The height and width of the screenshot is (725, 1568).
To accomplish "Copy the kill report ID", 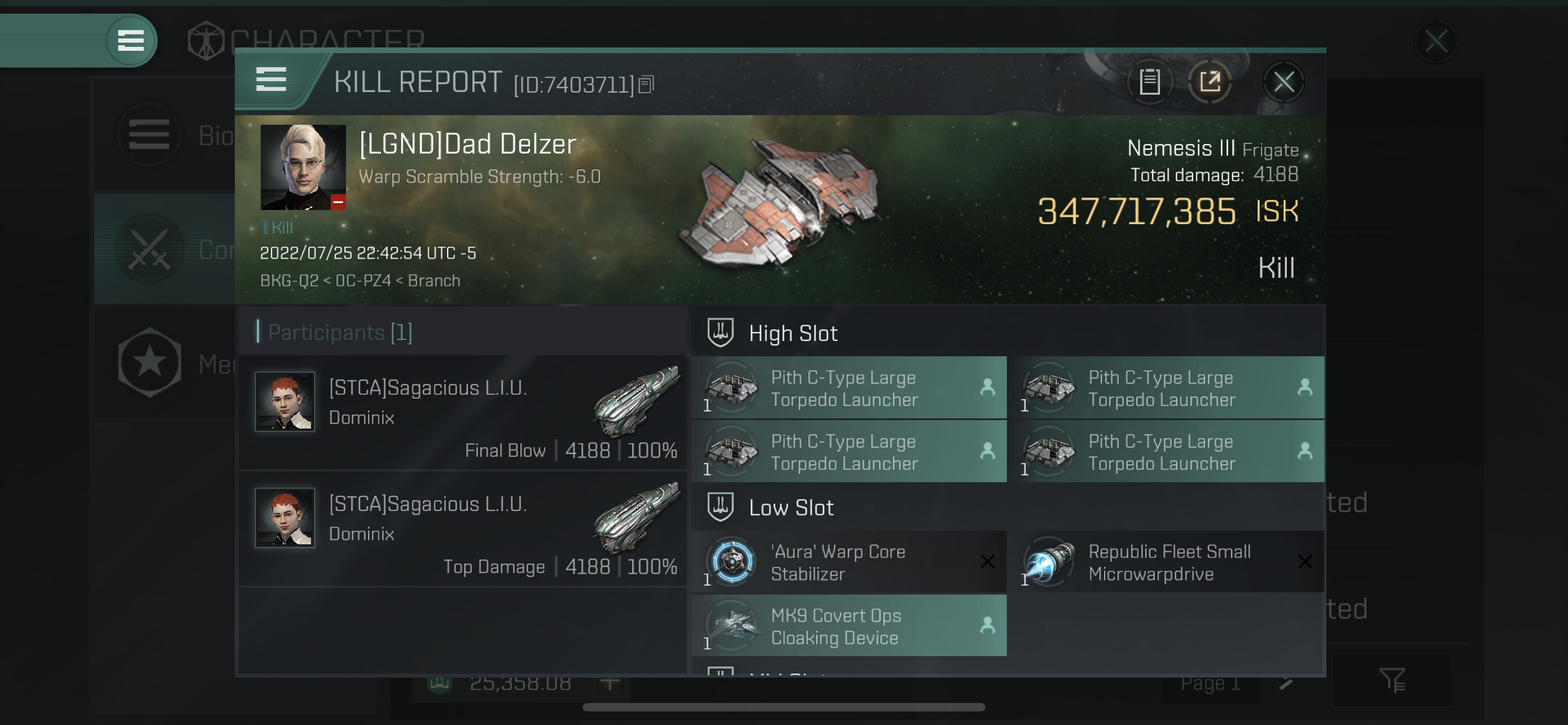I will 646,85.
